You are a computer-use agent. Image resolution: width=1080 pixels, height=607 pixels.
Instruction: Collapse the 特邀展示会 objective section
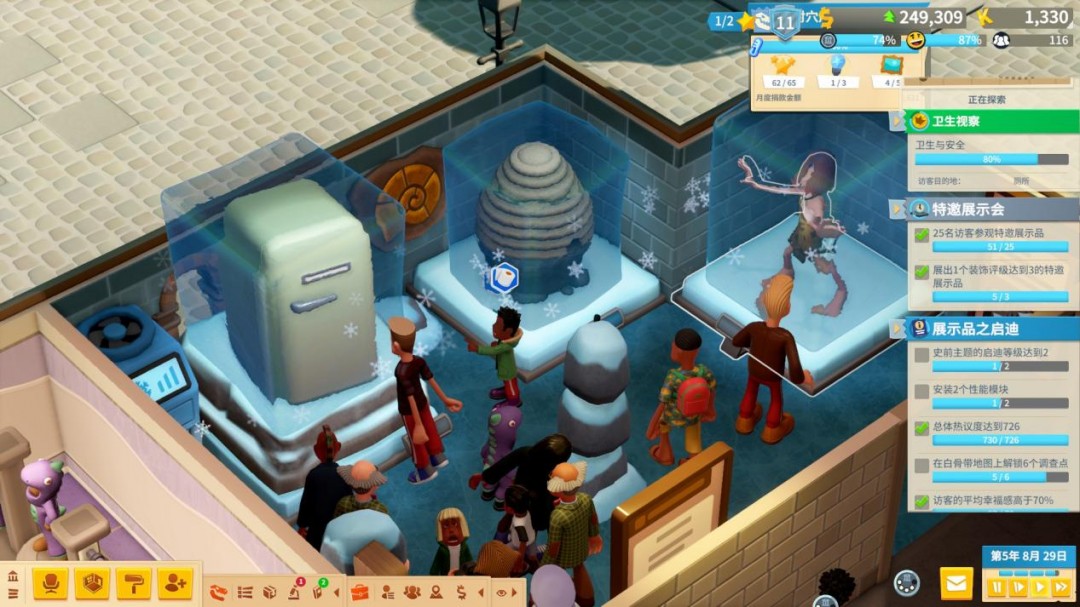pyautogui.click(x=897, y=209)
